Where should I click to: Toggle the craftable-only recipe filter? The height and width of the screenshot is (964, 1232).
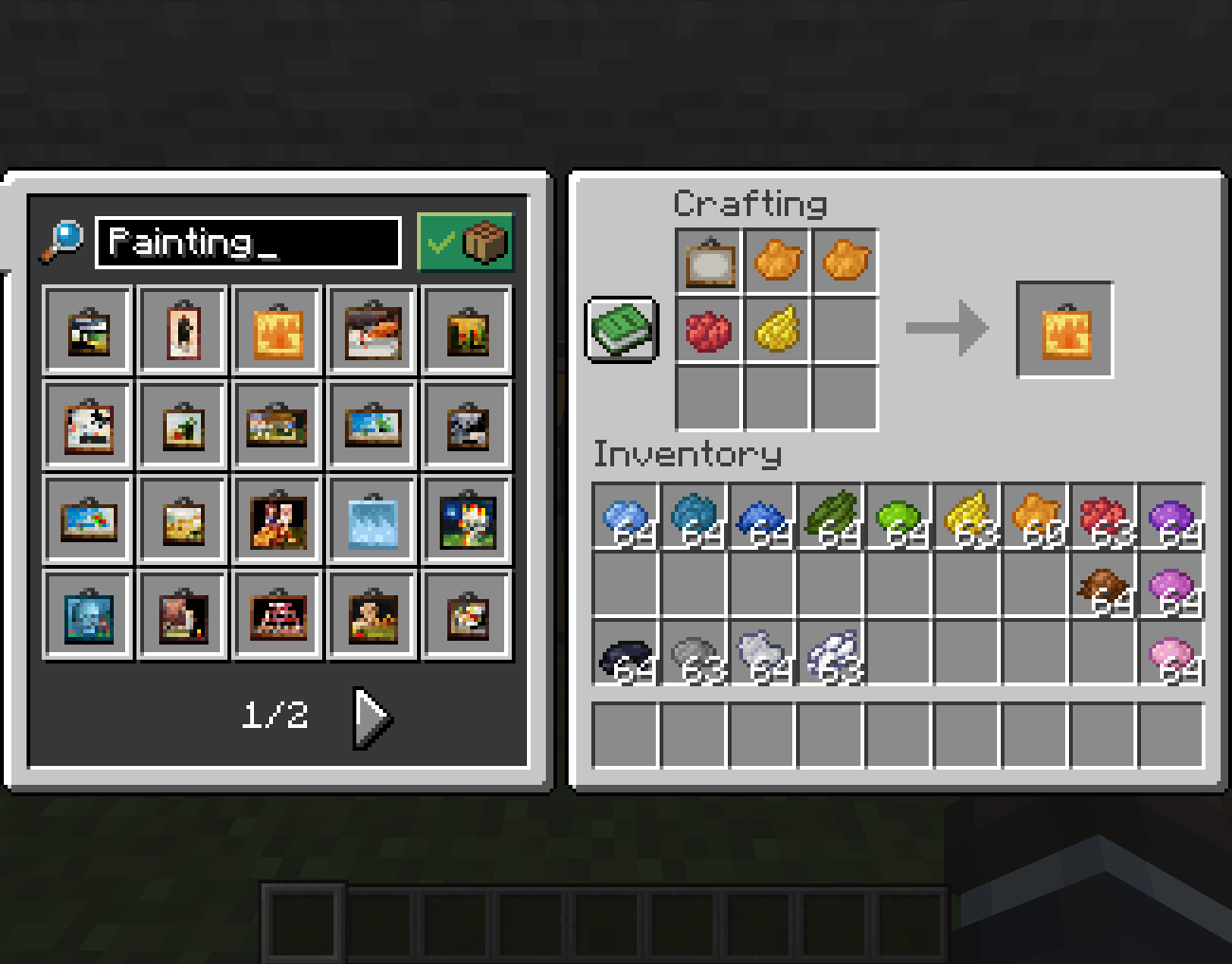pos(465,243)
